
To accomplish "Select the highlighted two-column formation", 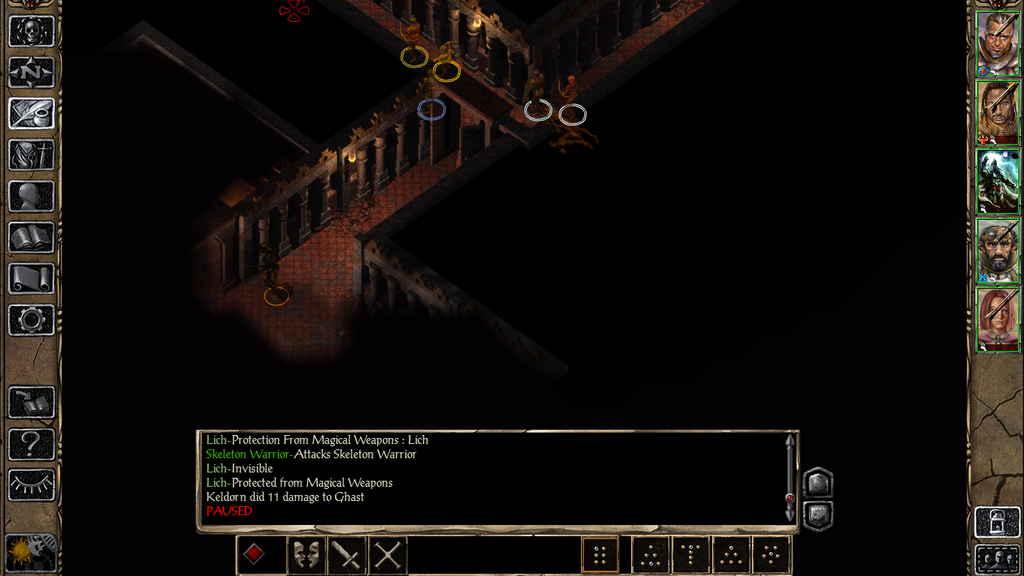I will (x=600, y=555).
